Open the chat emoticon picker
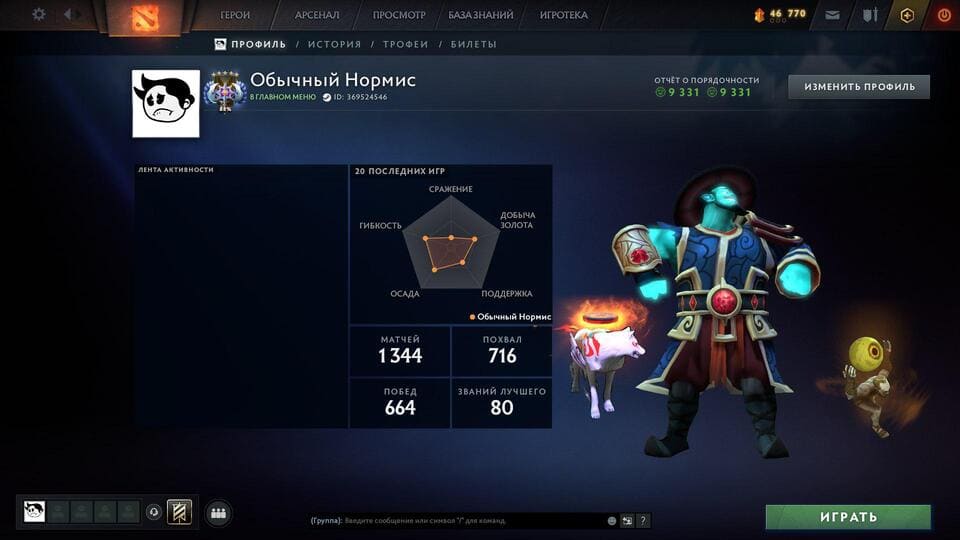 coord(611,521)
